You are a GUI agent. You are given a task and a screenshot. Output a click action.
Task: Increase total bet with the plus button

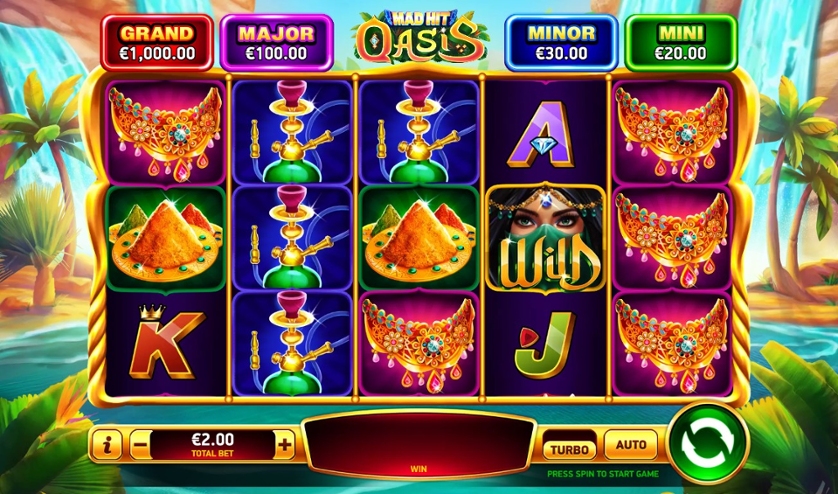click(x=286, y=444)
